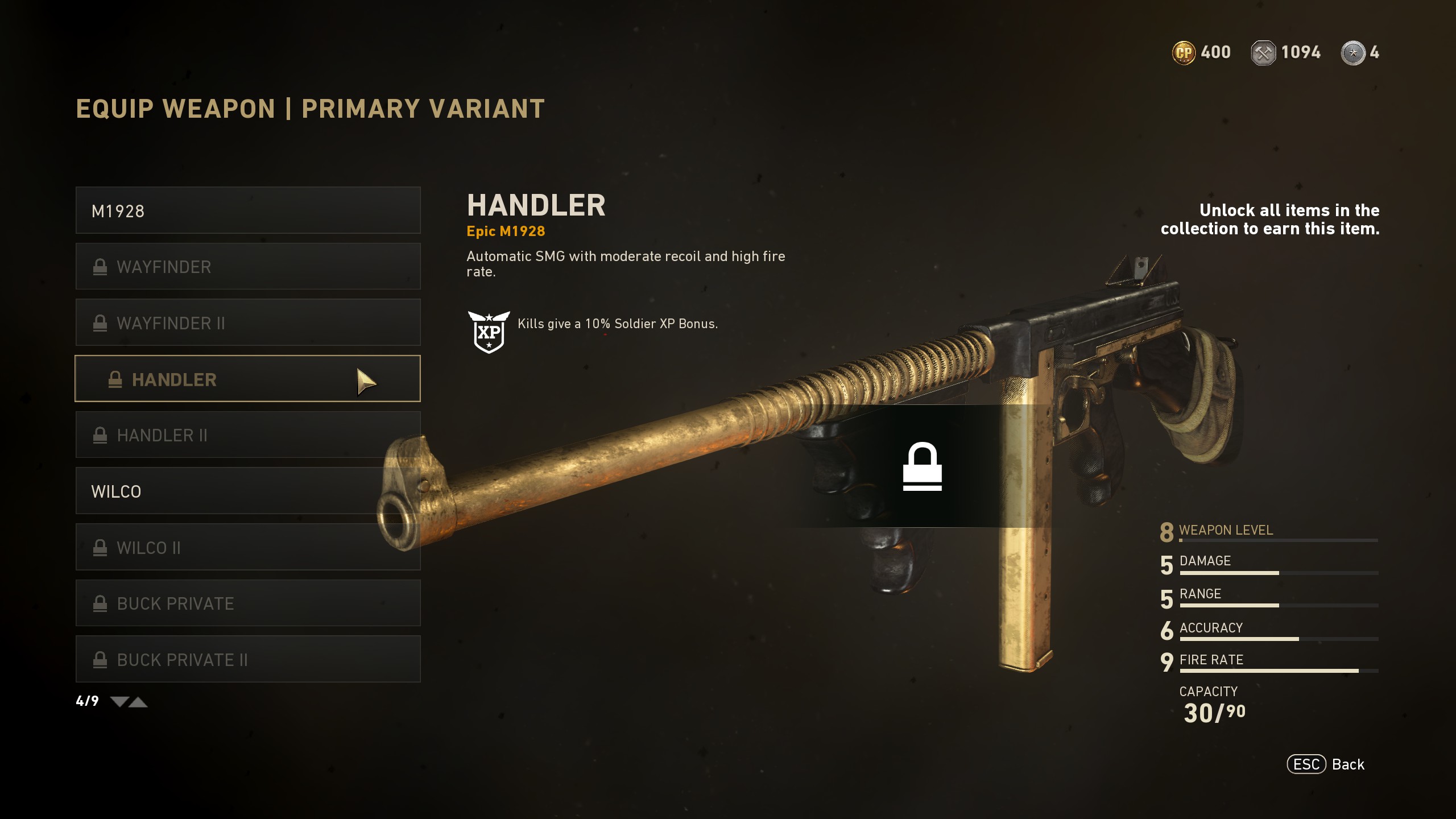Expand the M1928 weapon header entry
1456x819 pixels.
pyautogui.click(x=247, y=210)
